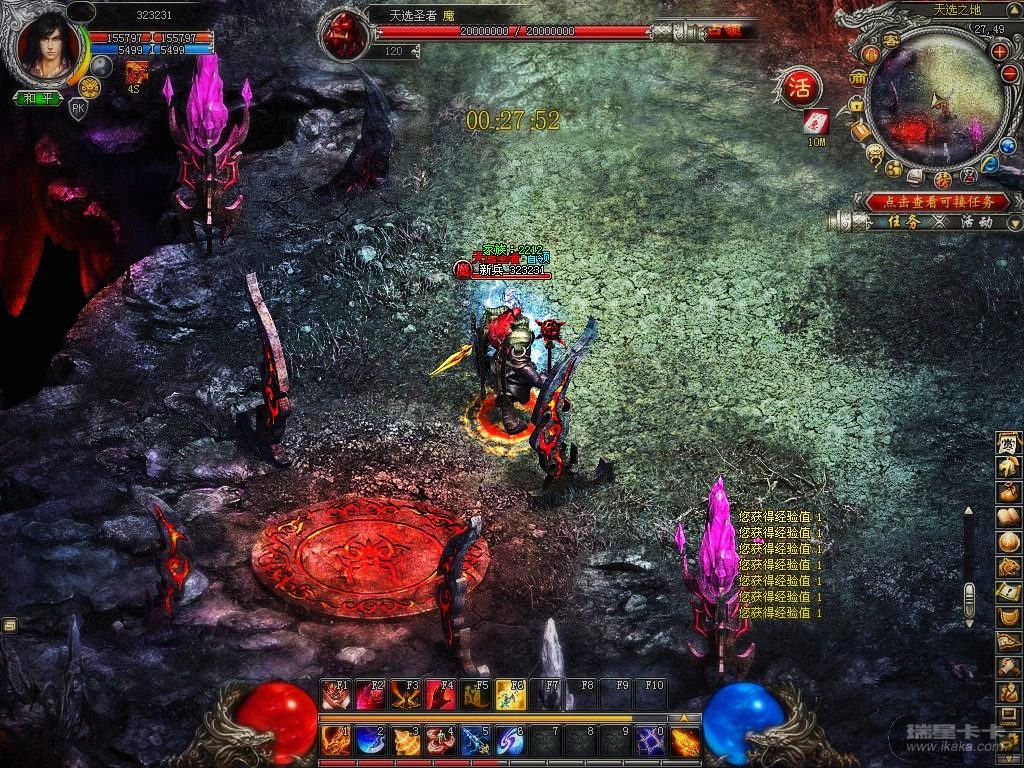Cast the blue crescent slash in slot 2
This screenshot has height=768, width=1024.
pyautogui.click(x=371, y=741)
